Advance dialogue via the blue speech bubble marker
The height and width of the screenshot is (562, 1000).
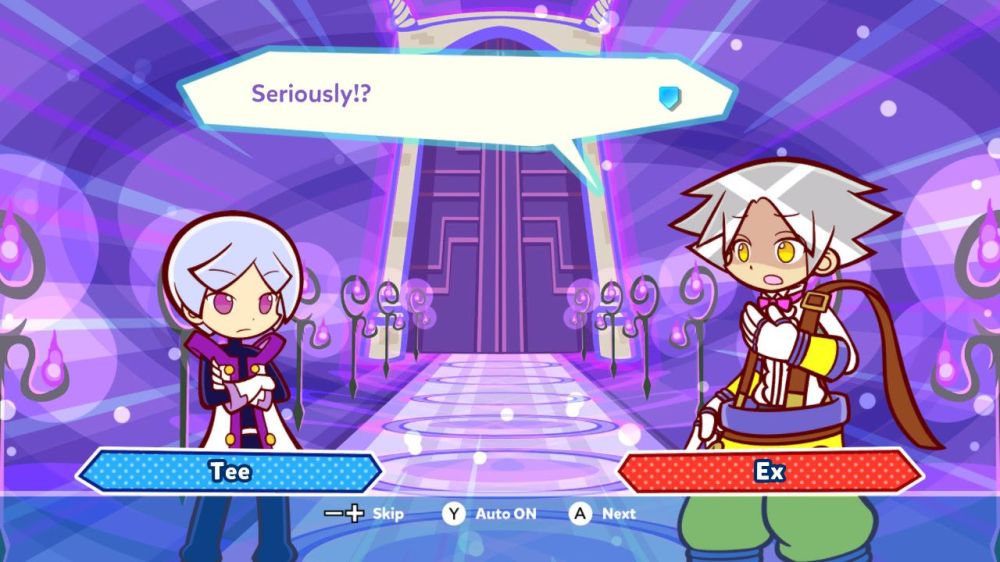(x=669, y=96)
